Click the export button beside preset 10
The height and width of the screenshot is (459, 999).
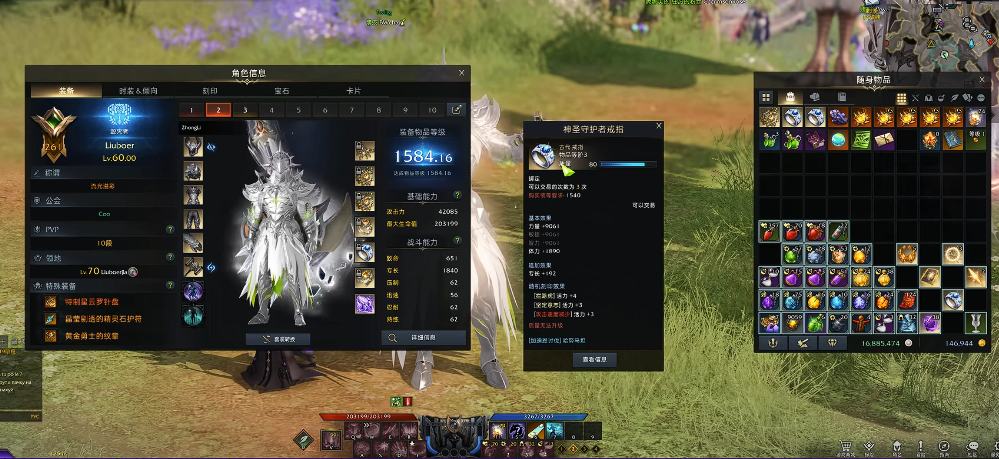click(456, 110)
